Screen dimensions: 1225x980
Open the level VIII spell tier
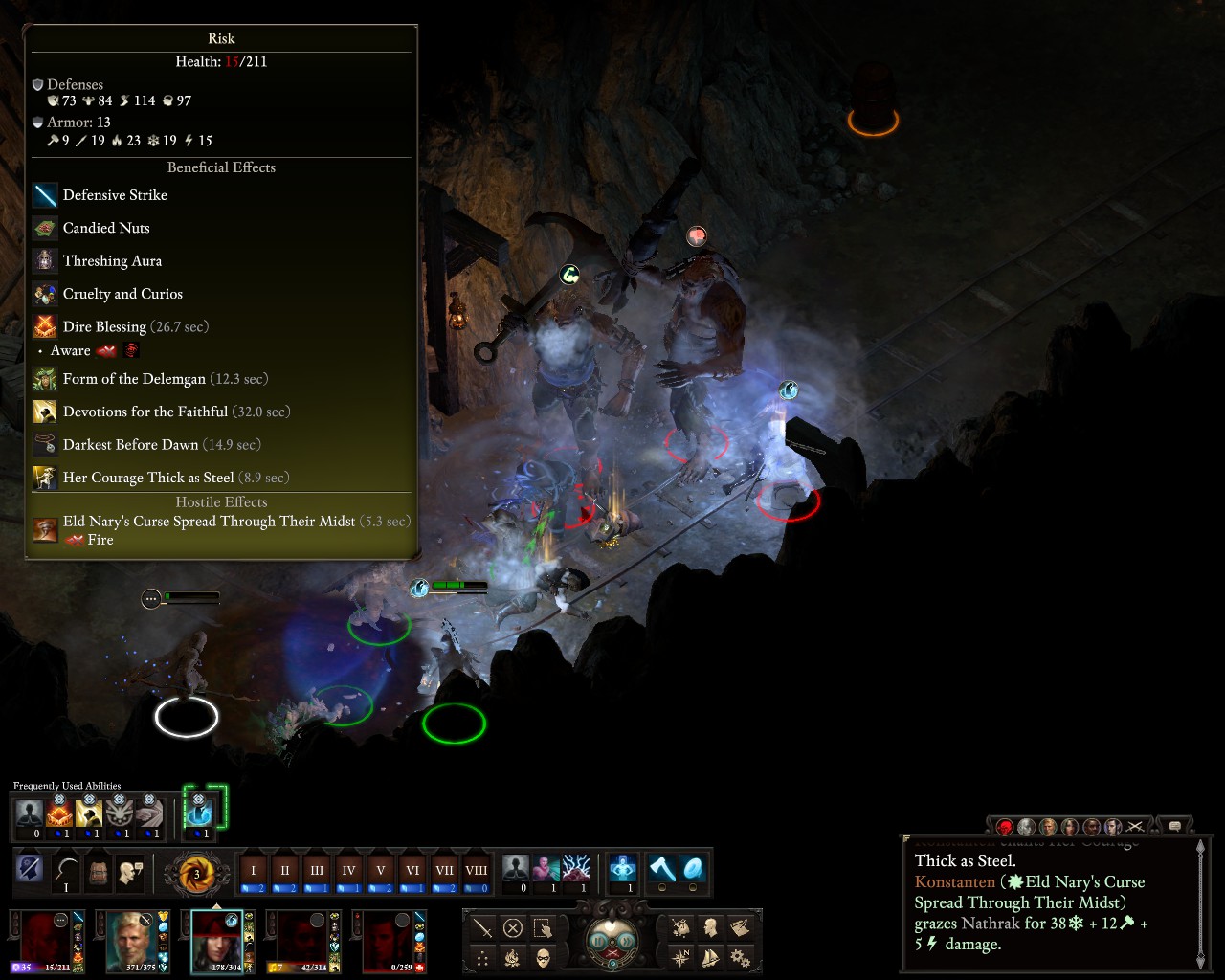[476, 871]
